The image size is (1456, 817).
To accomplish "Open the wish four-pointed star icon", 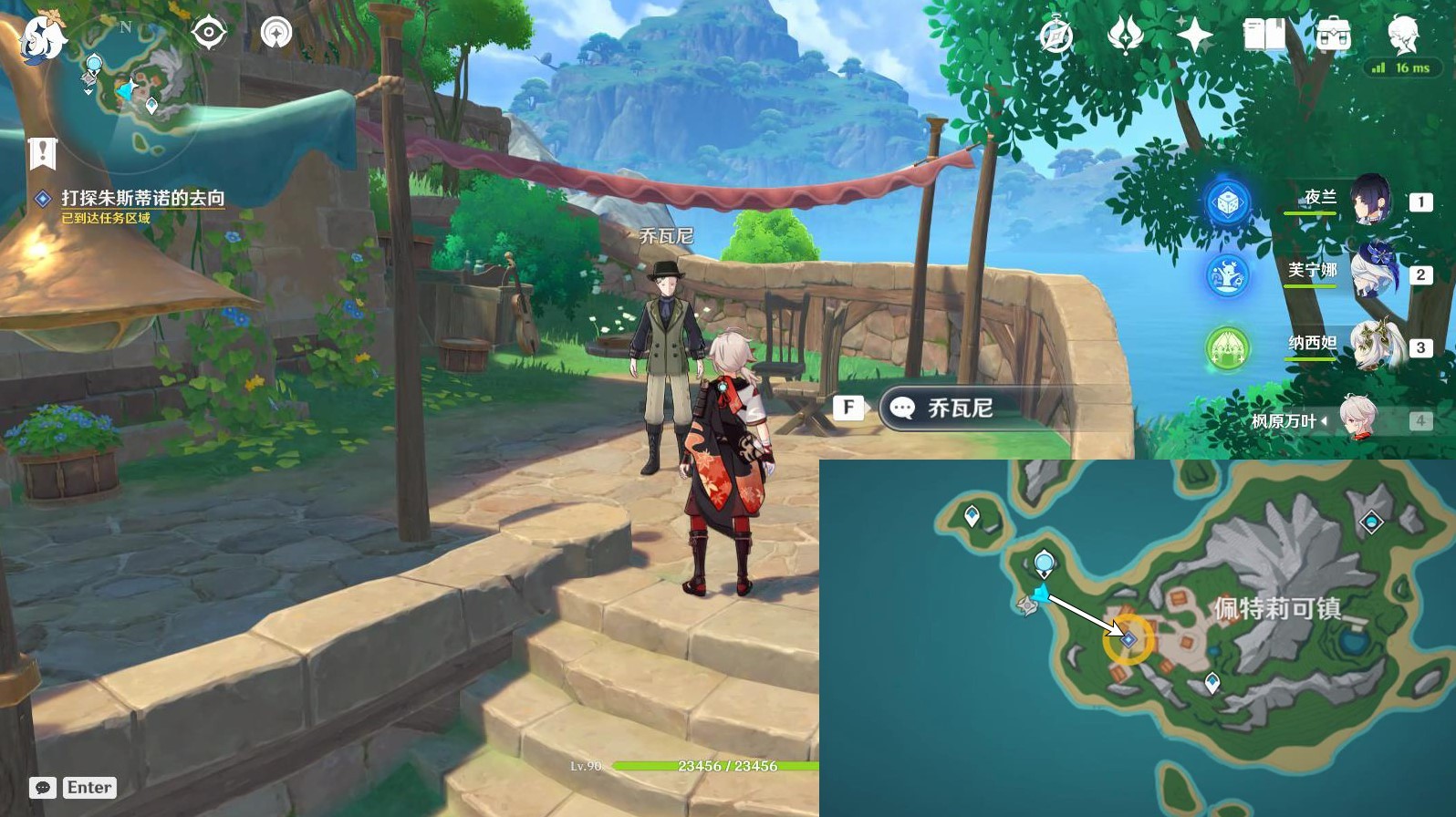I will [x=1194, y=36].
